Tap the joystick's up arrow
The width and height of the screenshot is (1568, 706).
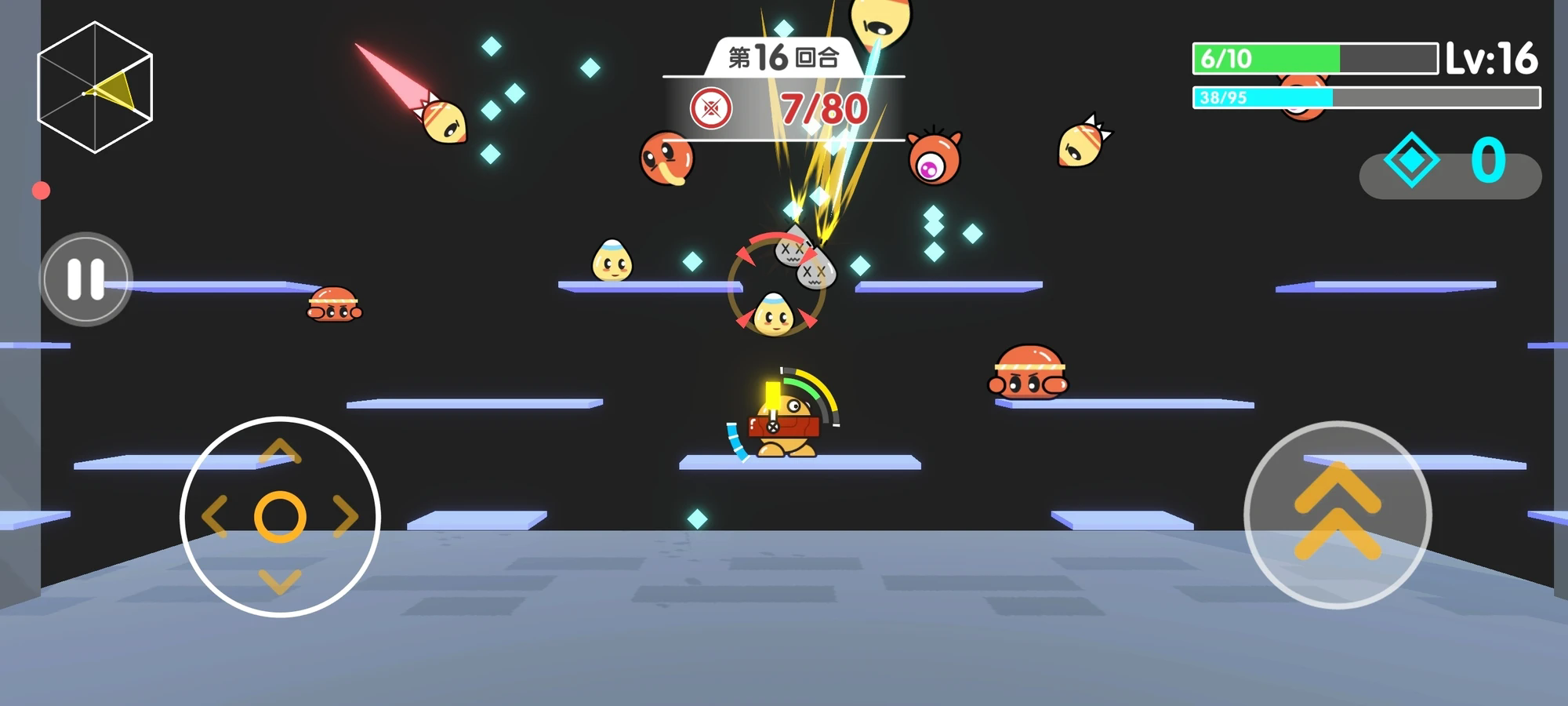(280, 452)
